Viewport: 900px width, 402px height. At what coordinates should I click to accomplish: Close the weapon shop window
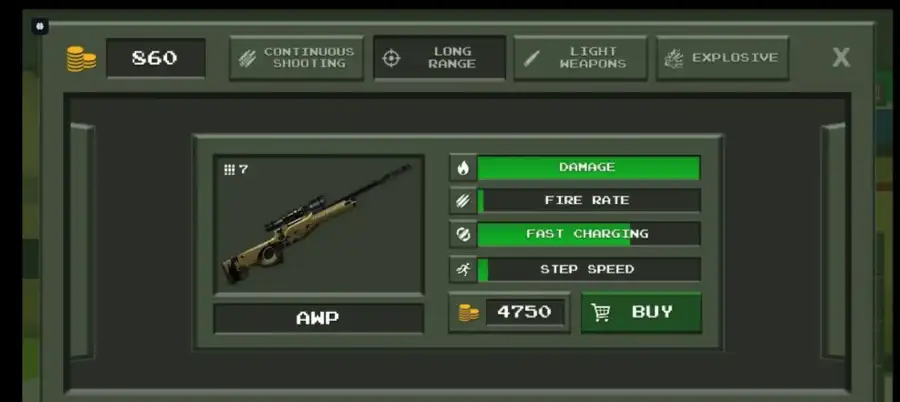coord(841,57)
